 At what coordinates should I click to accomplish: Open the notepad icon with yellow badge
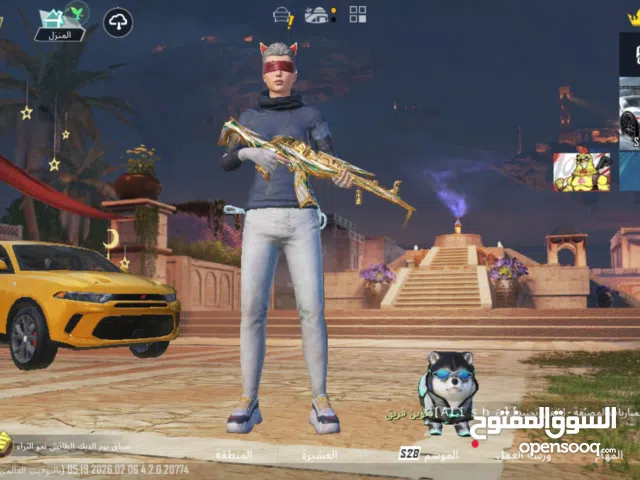pos(283,16)
